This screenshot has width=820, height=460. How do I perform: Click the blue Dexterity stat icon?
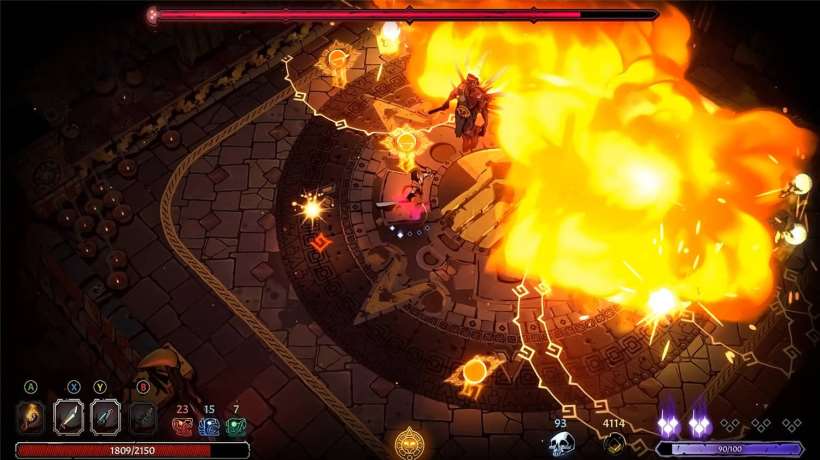click(x=208, y=427)
